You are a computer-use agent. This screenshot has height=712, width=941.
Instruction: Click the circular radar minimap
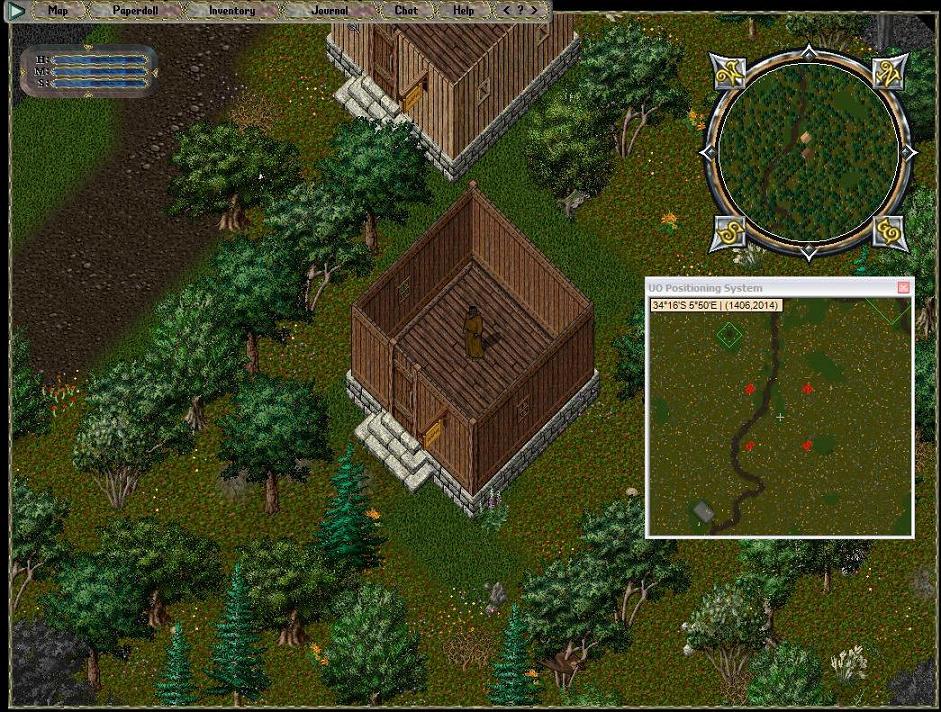pyautogui.click(x=807, y=152)
